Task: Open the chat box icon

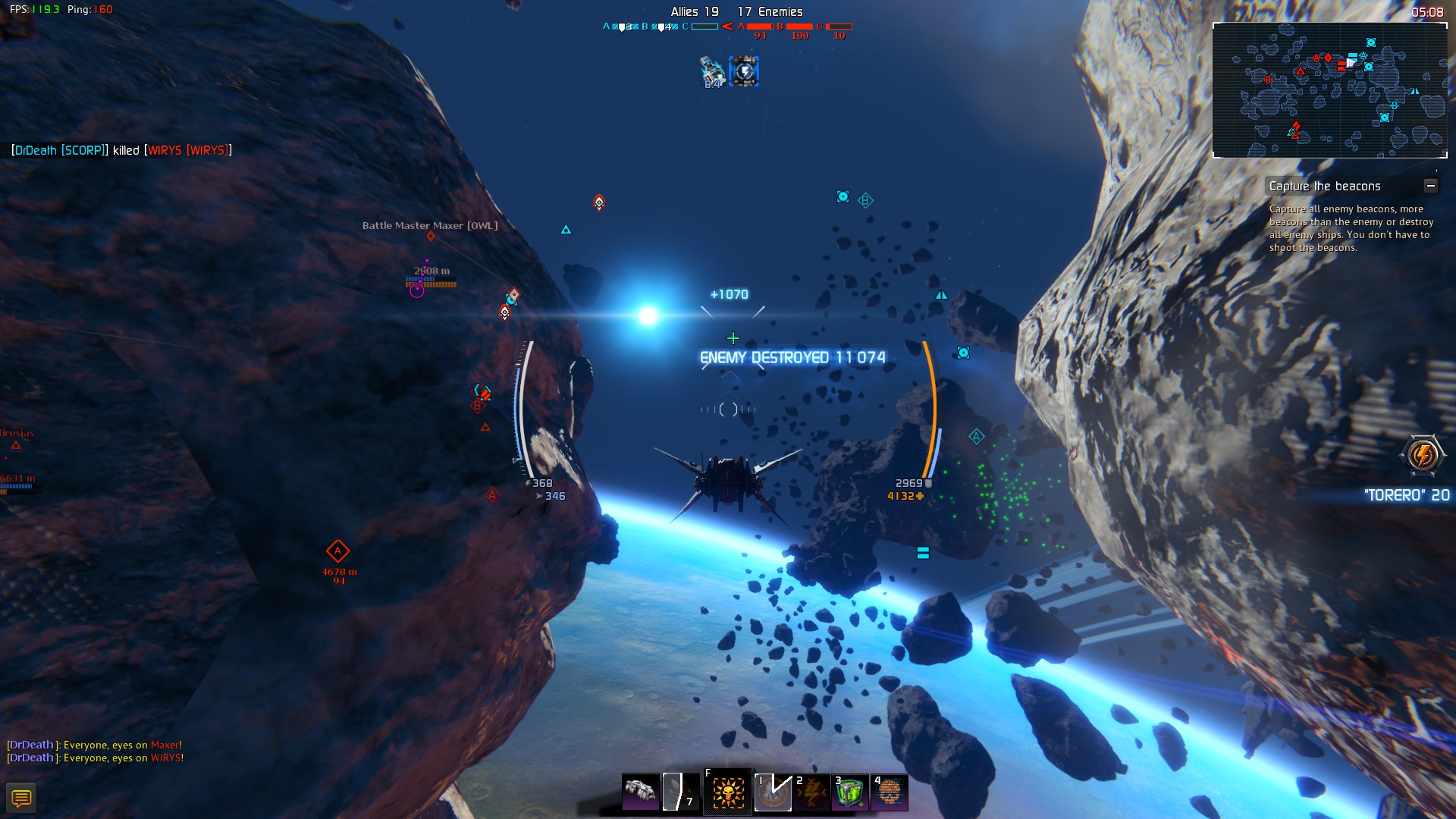Action: (x=21, y=798)
